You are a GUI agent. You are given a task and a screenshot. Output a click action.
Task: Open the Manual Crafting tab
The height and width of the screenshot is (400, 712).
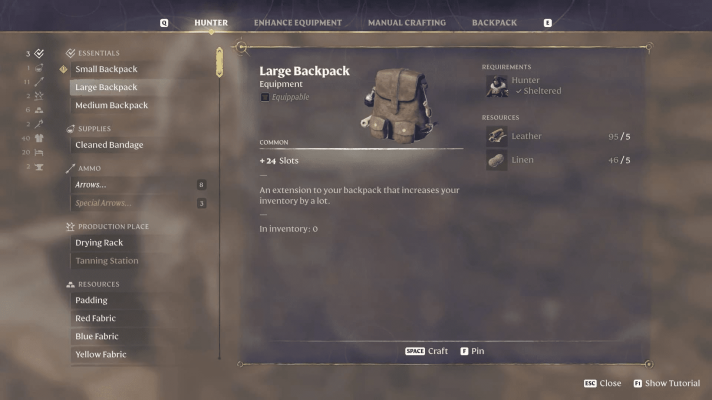tap(406, 22)
